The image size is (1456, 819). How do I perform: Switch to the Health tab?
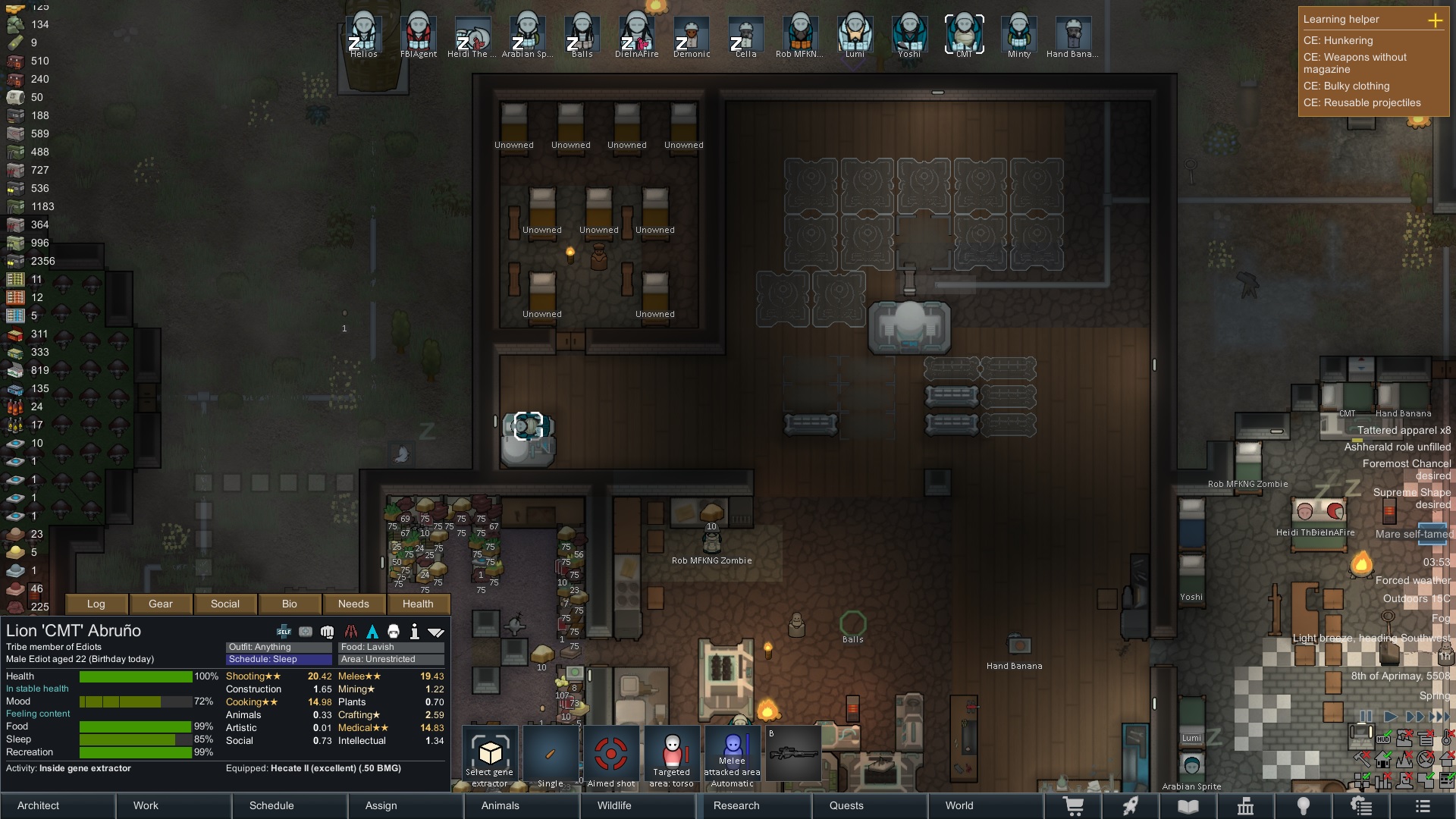coord(418,604)
